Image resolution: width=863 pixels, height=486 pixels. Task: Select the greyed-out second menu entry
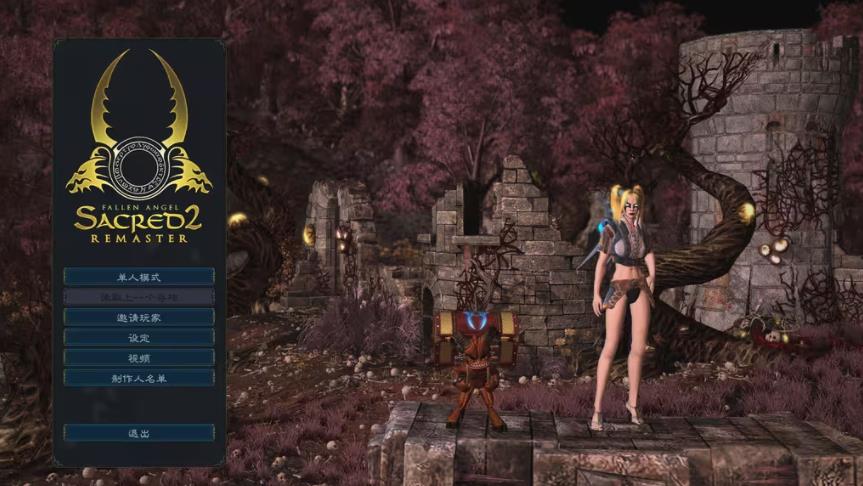pos(139,297)
